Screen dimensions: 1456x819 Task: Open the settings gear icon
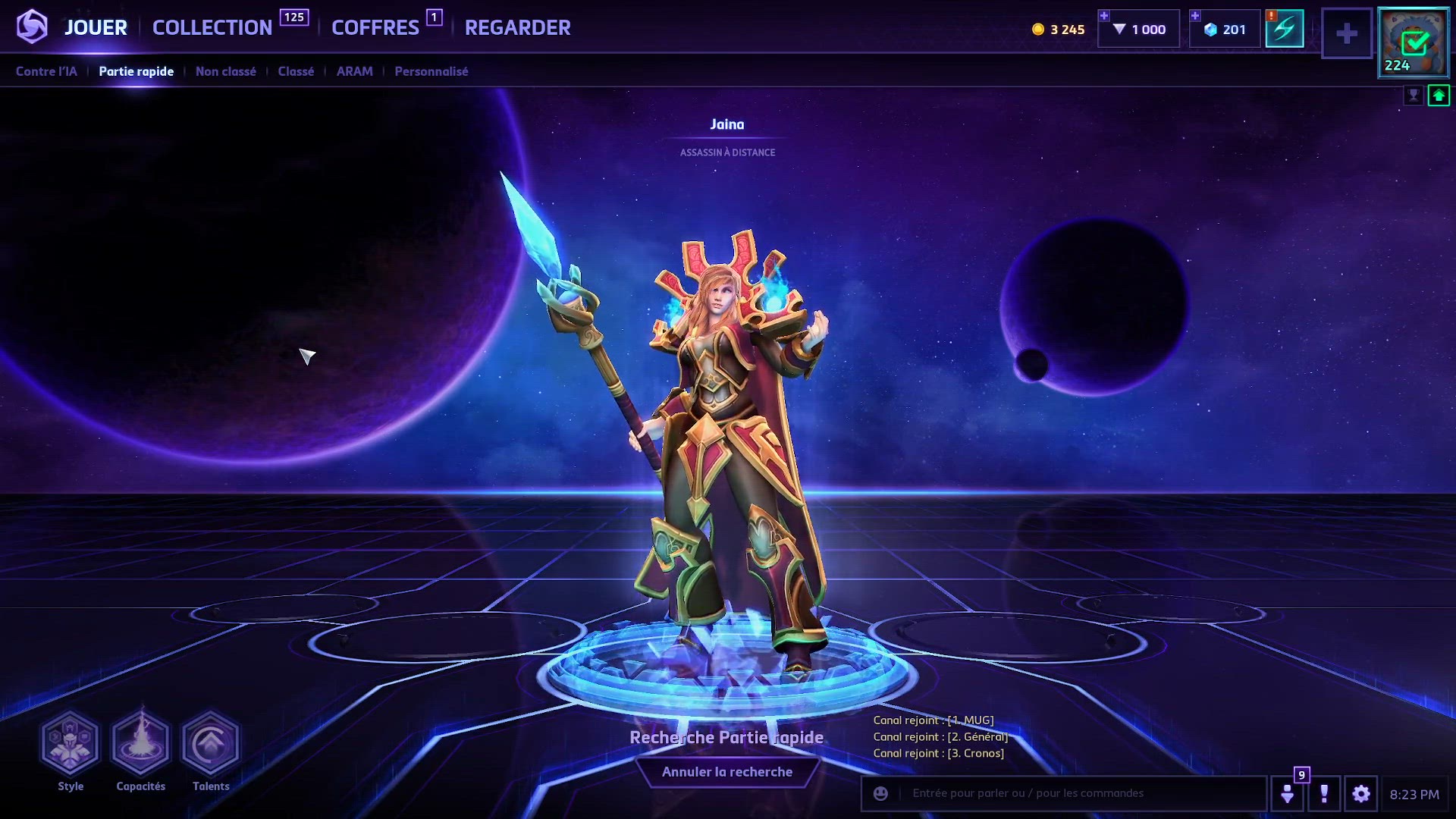tap(1361, 794)
